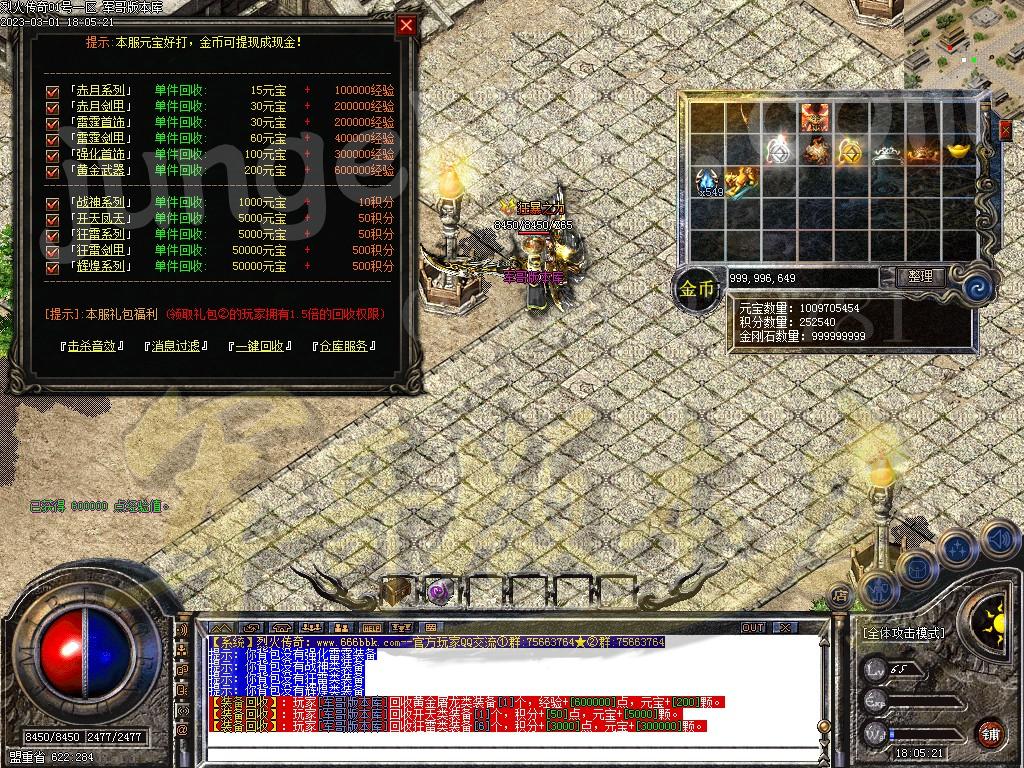Click the red 铺 shop button
This screenshot has height=768, width=1024.
tap(990, 733)
